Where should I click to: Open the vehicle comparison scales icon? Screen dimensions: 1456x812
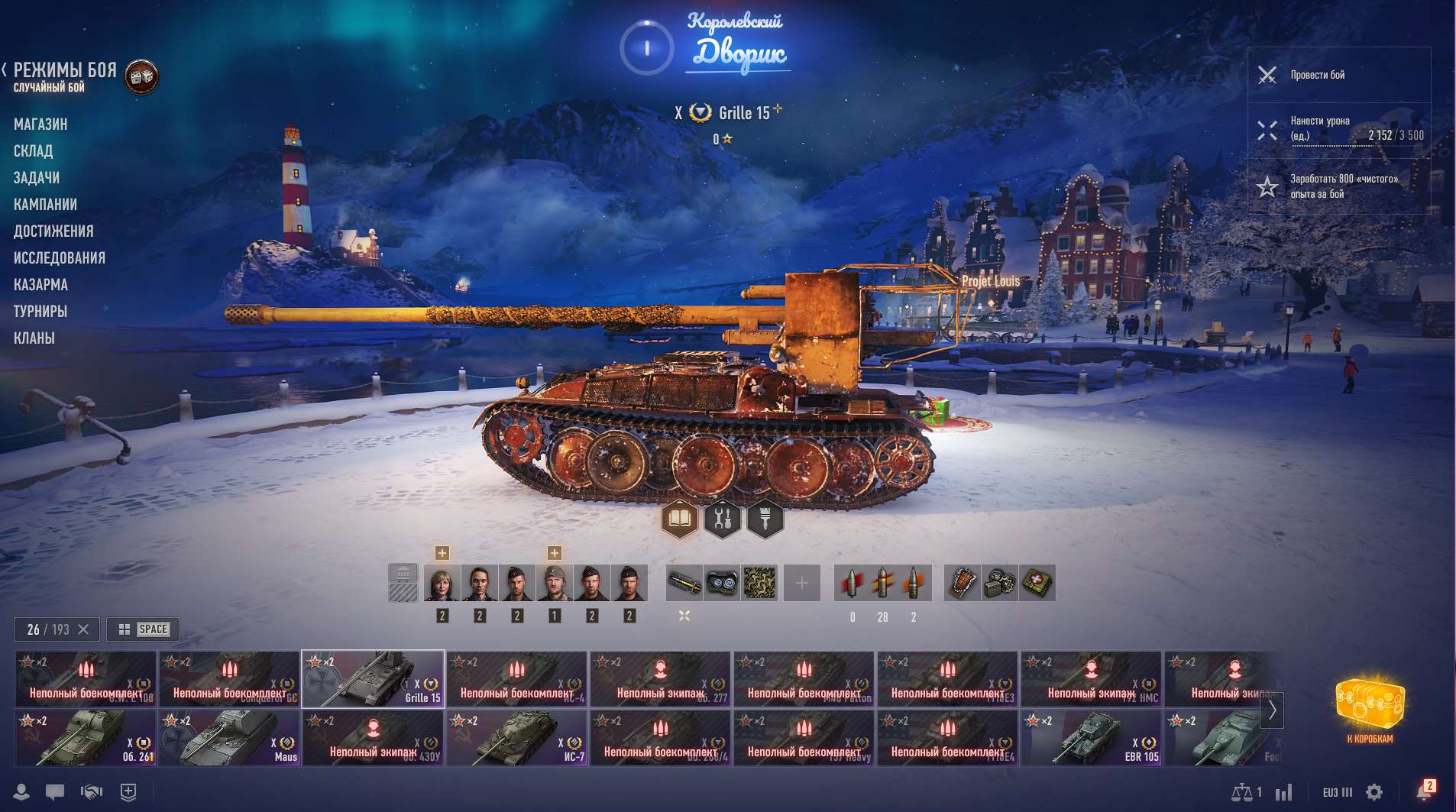(1243, 793)
